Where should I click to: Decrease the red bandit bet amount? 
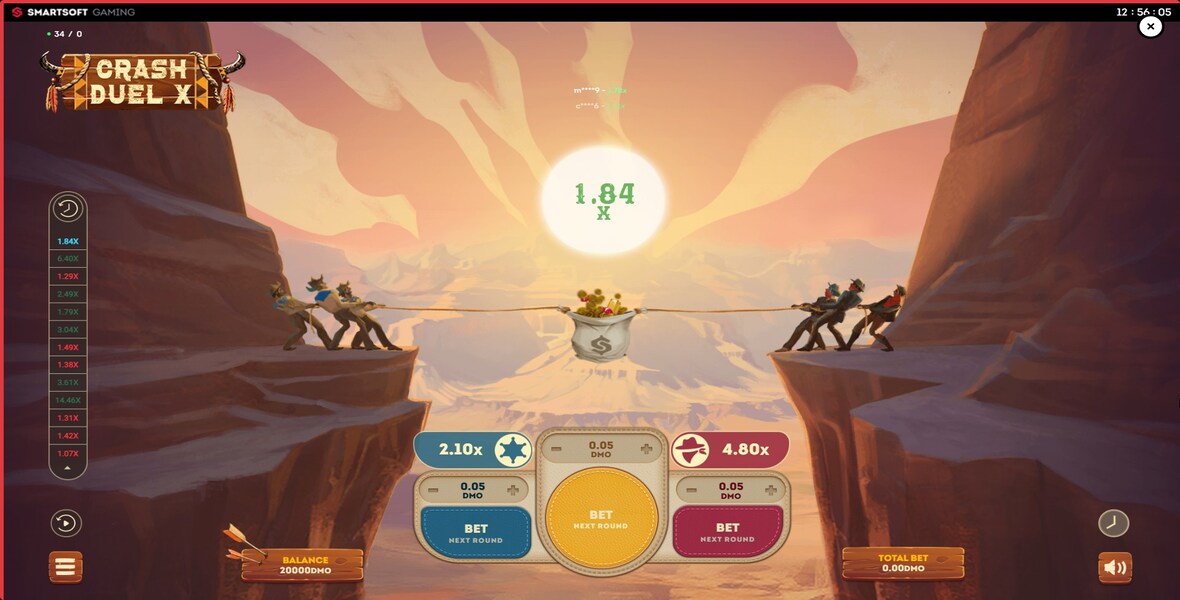click(691, 490)
